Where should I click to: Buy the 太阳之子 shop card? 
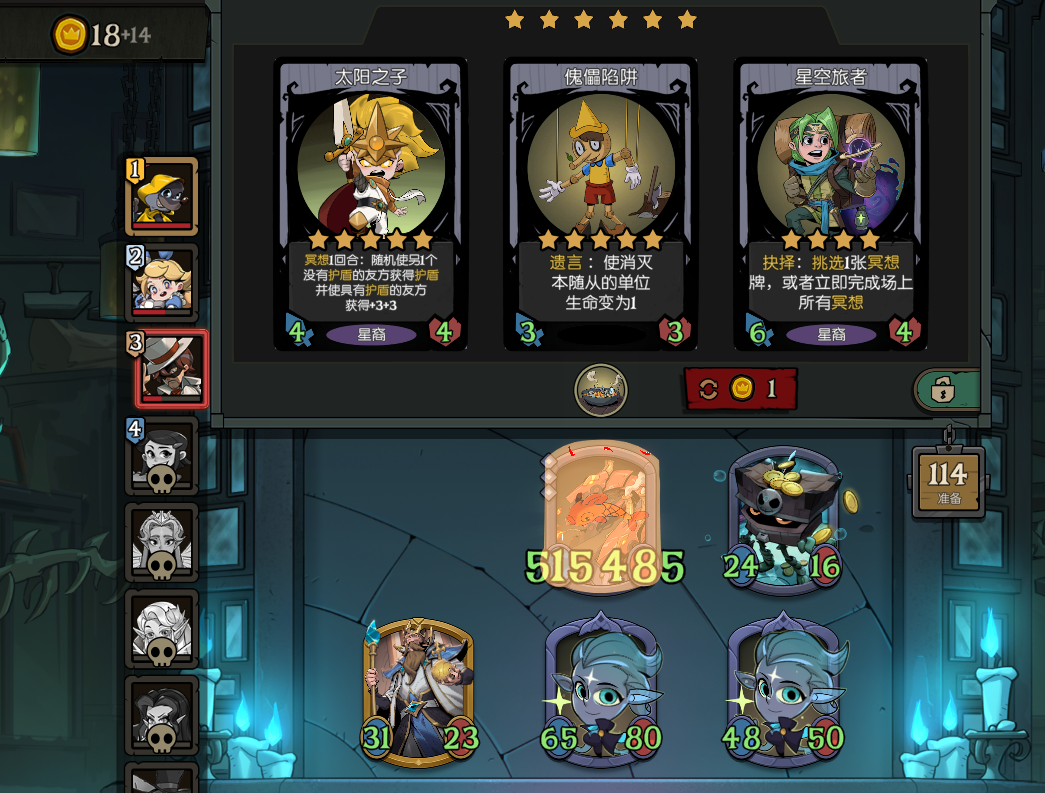[x=371, y=204]
